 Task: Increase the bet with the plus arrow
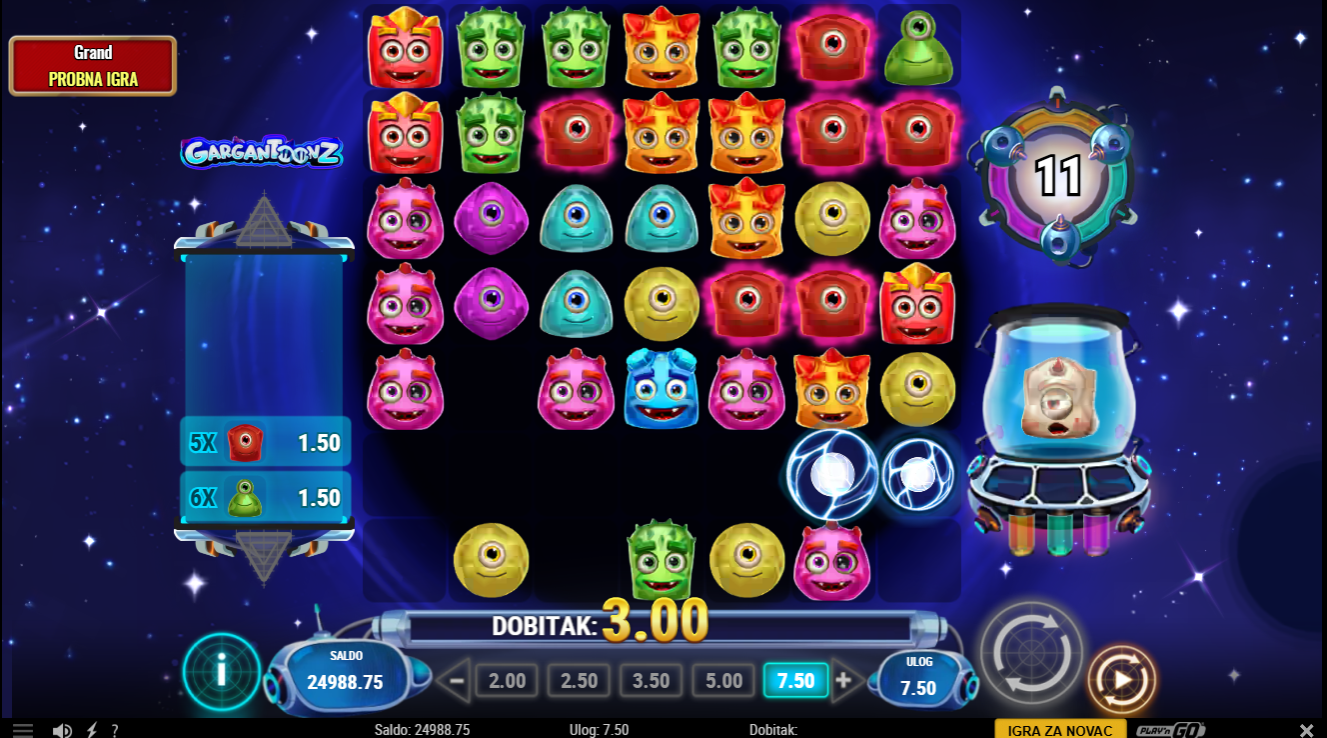point(843,681)
